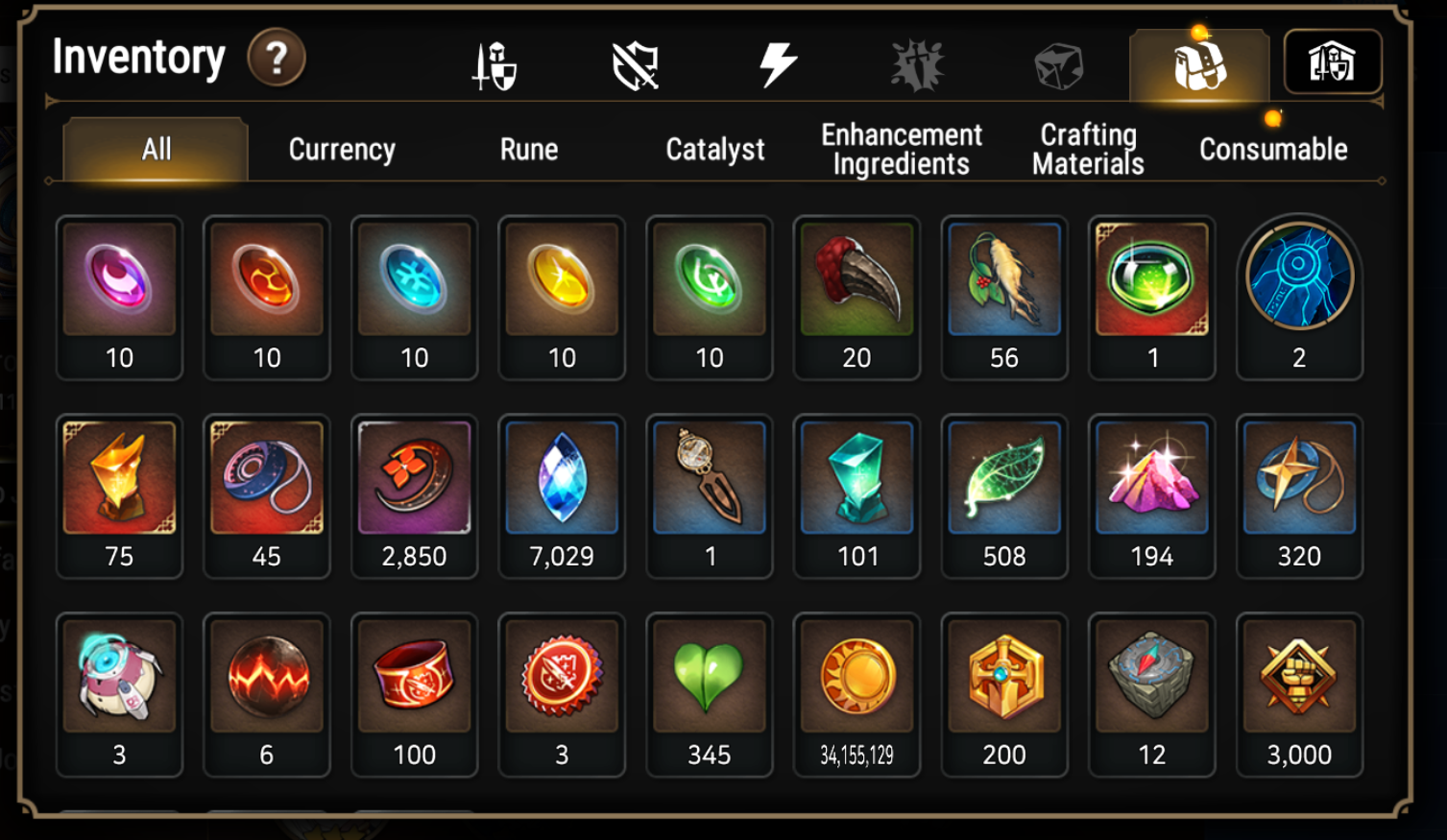The height and width of the screenshot is (840, 1447).
Task: Choose the lightning bolt category icon
Action: (x=777, y=64)
